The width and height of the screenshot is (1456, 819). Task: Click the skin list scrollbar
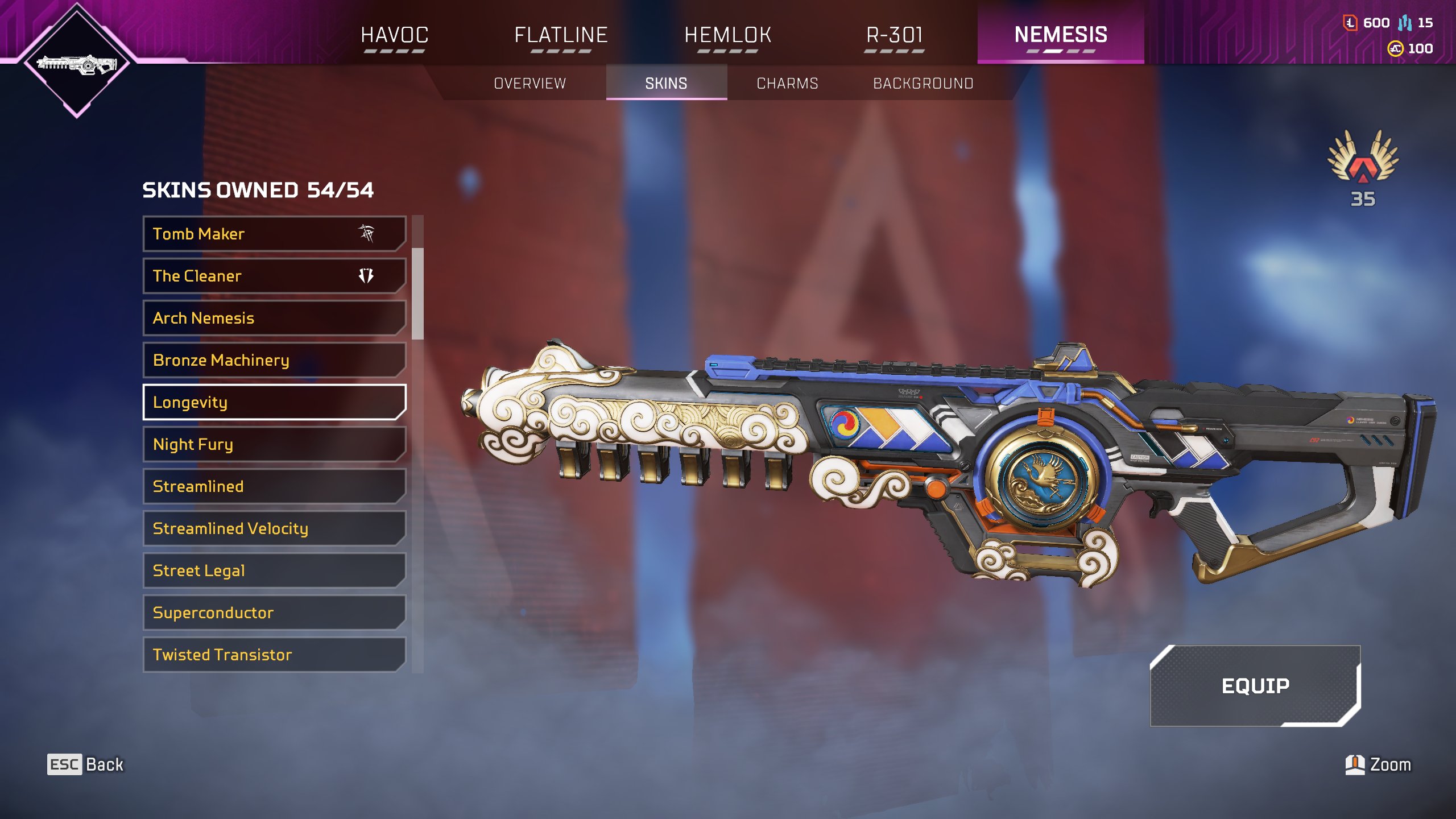pos(417,293)
